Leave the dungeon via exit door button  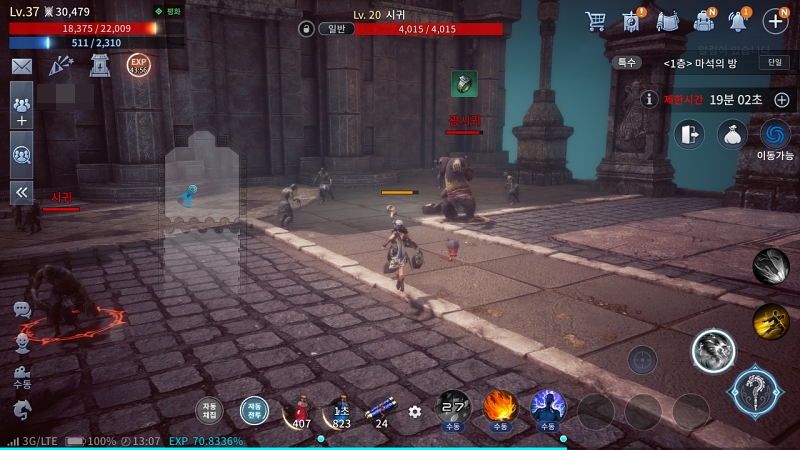pyautogui.click(x=688, y=134)
